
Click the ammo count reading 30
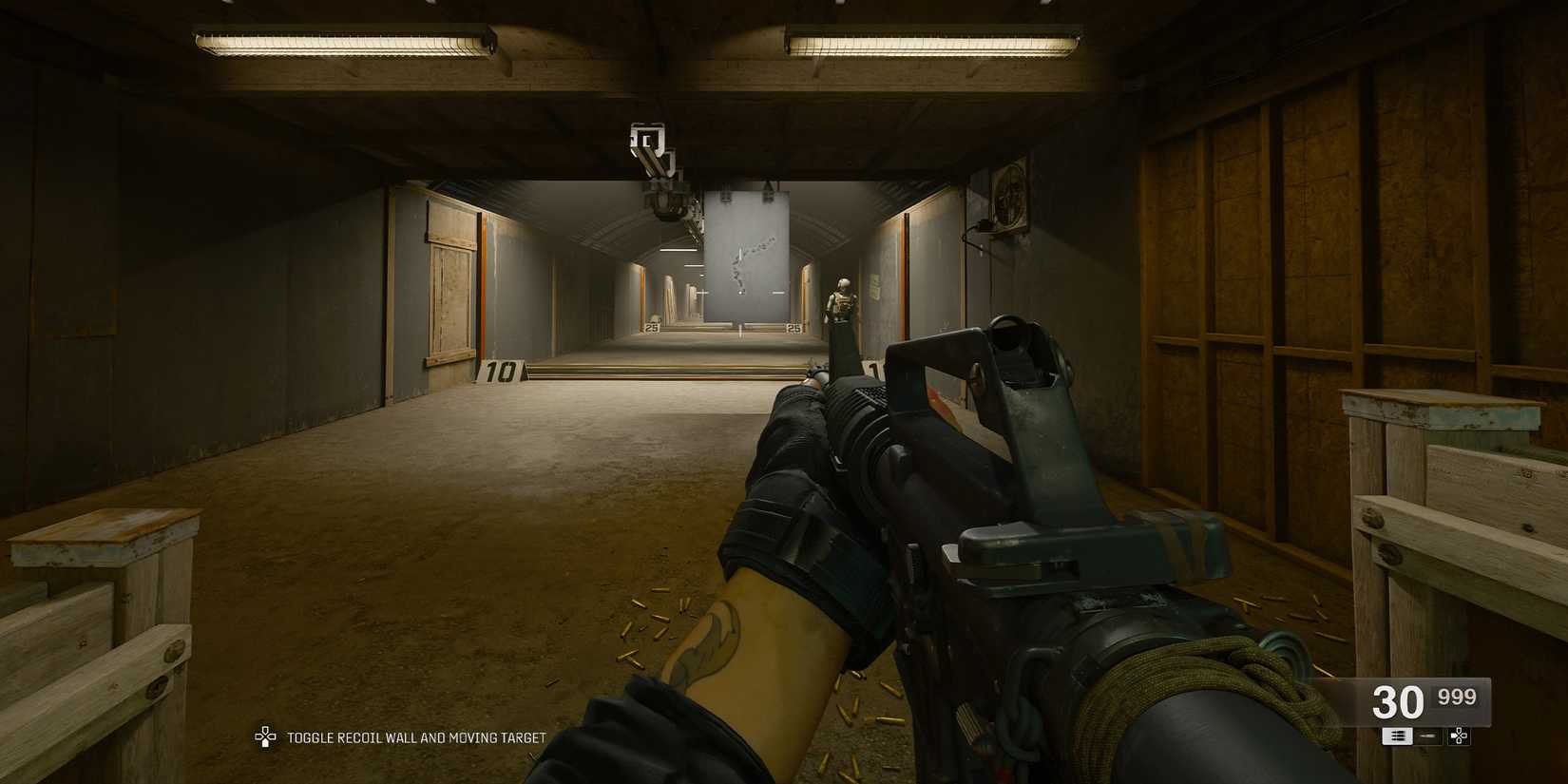click(x=1397, y=700)
